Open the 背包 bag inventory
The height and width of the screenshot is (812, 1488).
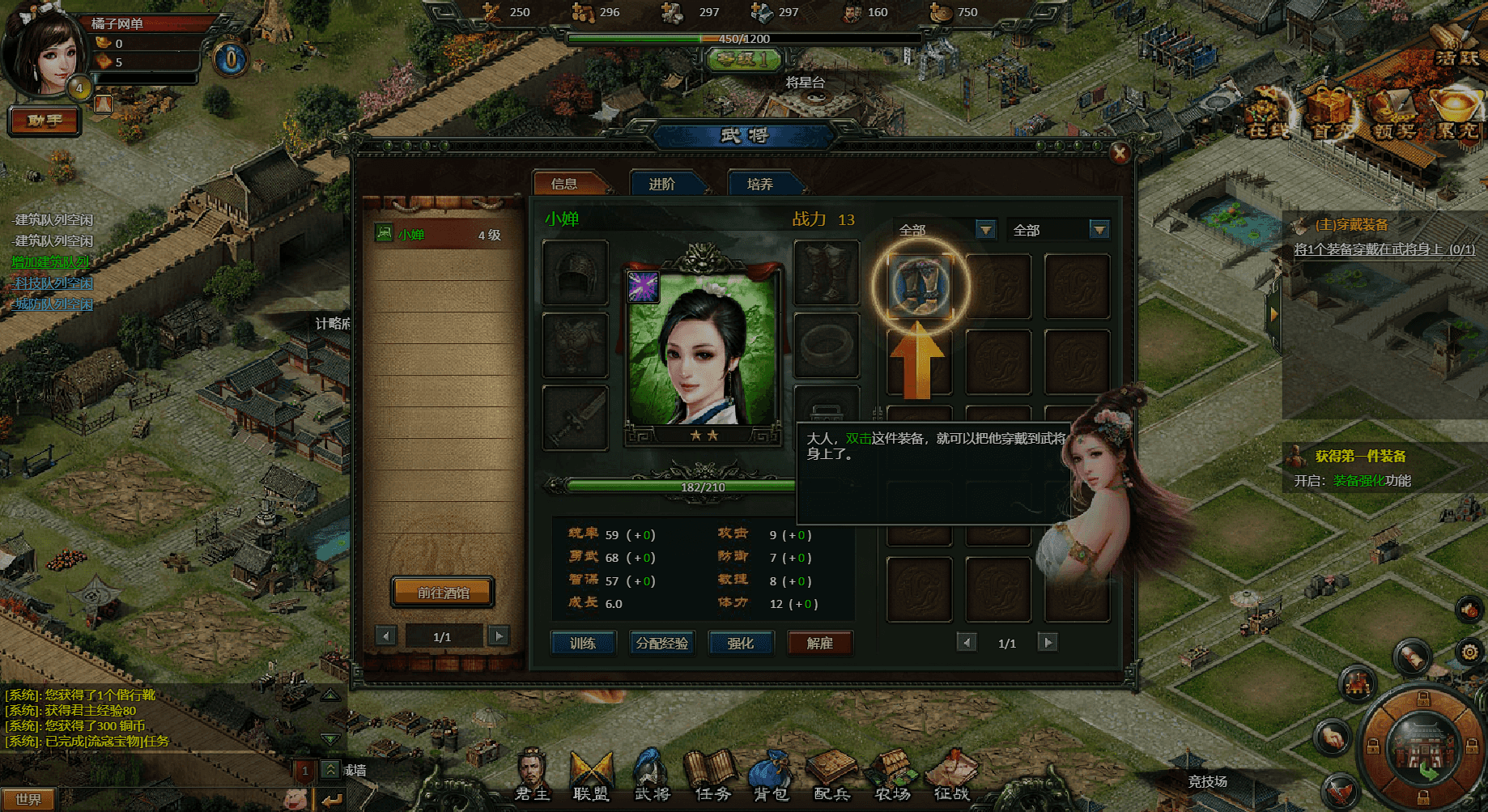(772, 777)
